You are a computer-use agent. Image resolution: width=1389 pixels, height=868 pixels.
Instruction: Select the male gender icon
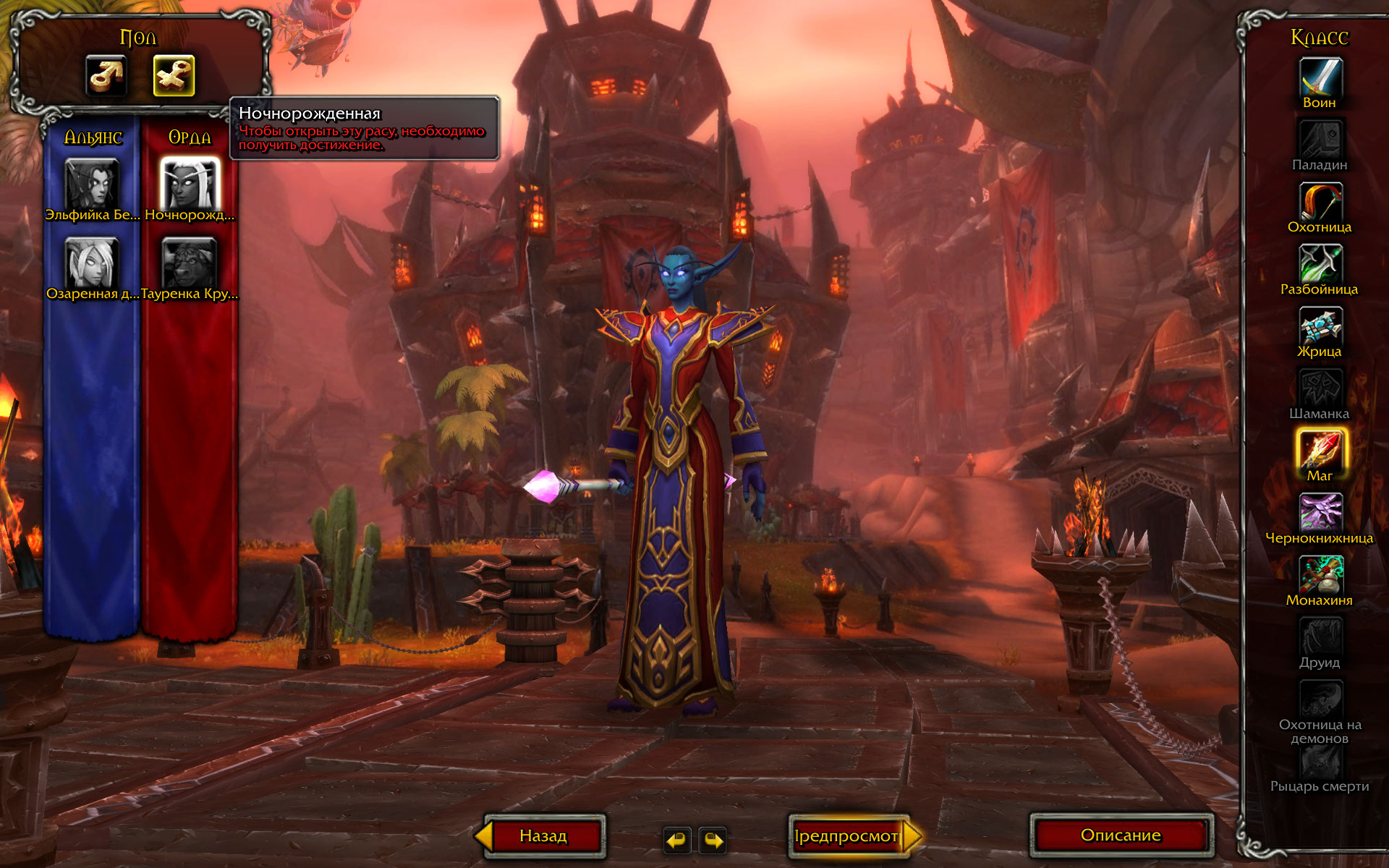106,76
